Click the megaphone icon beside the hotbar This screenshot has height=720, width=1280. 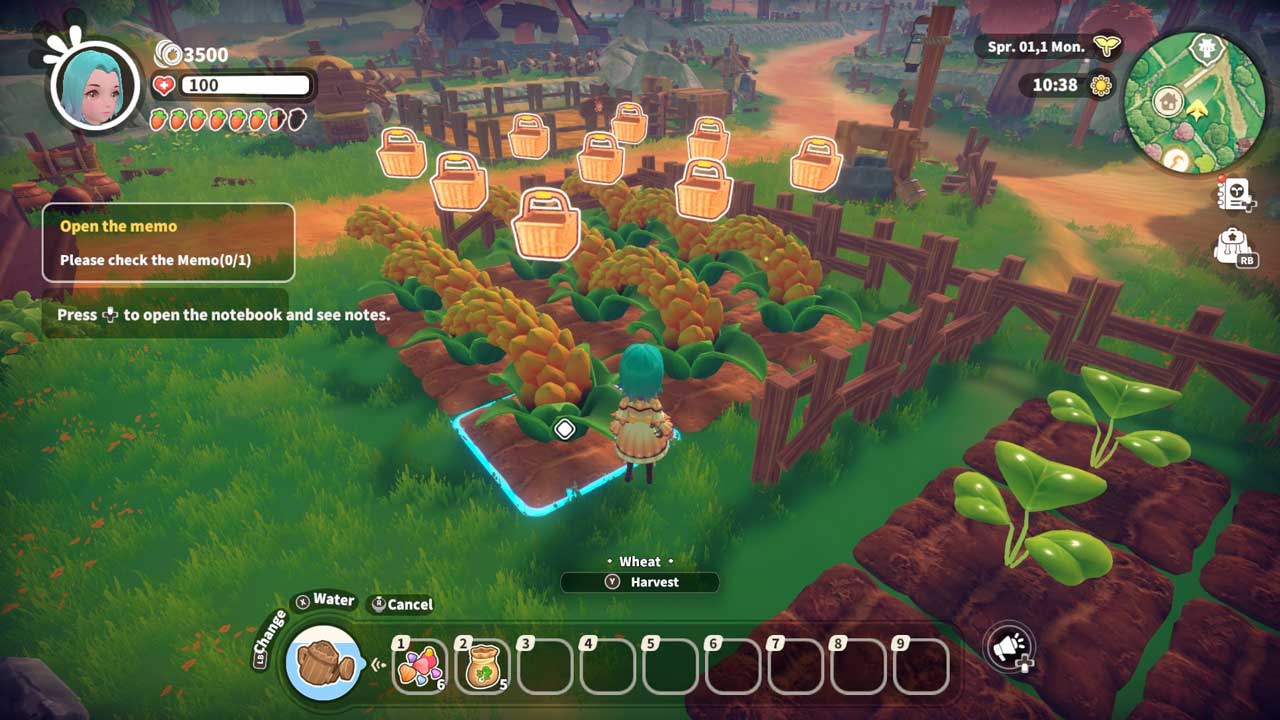(x=1007, y=648)
